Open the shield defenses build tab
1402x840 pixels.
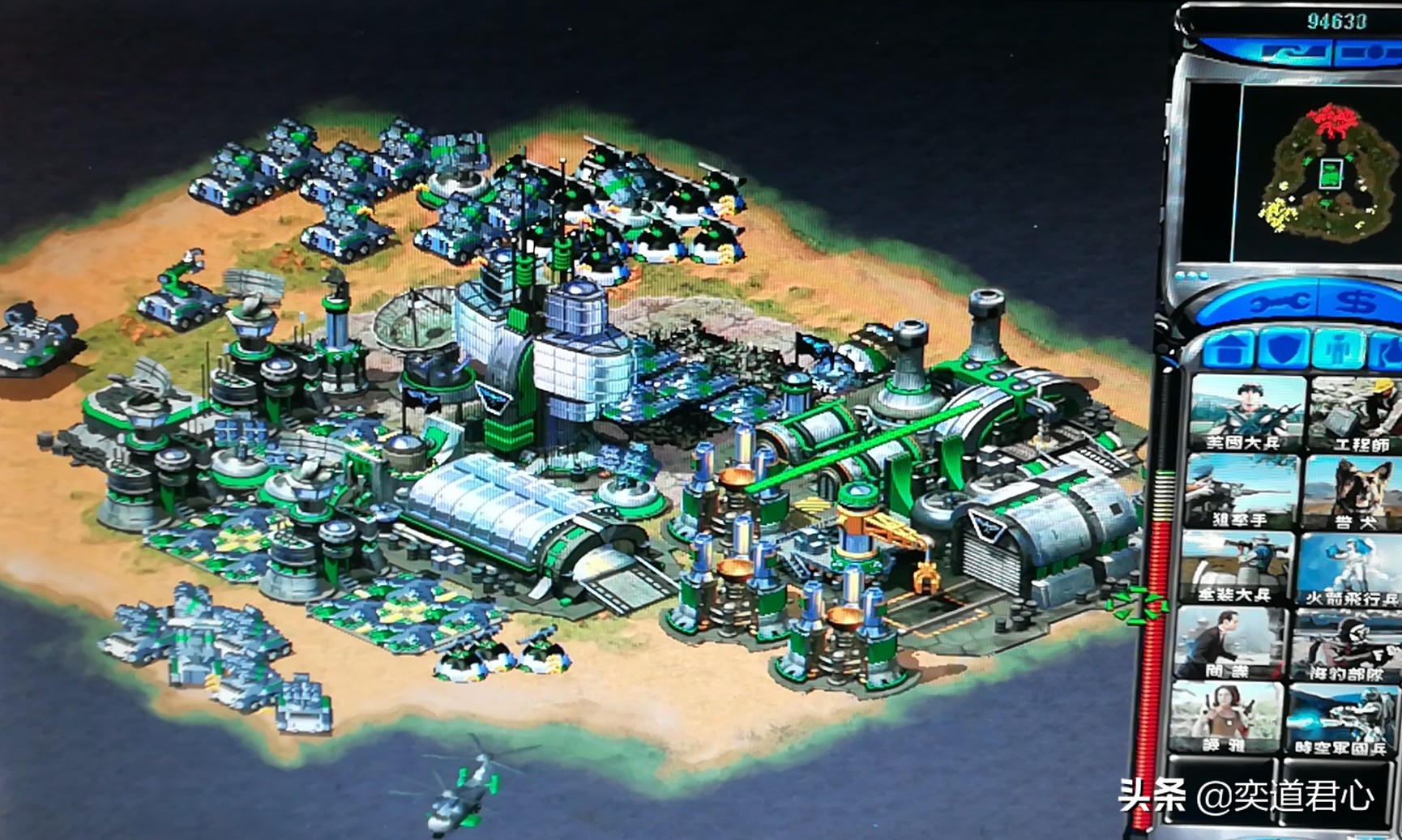[x=1284, y=348]
